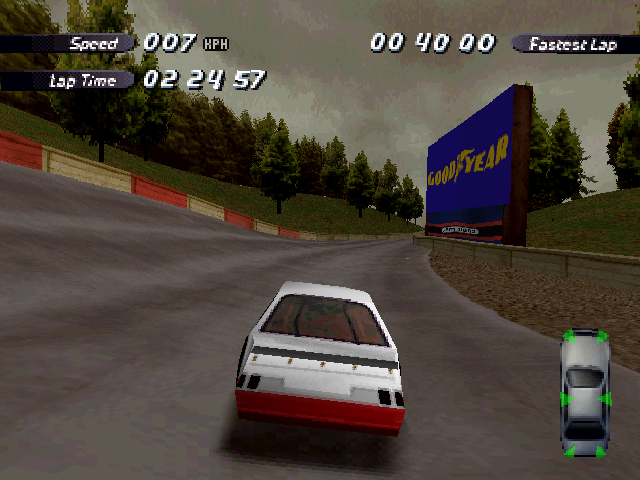
Task: Click the car damage status indicator
Action: pos(584,394)
